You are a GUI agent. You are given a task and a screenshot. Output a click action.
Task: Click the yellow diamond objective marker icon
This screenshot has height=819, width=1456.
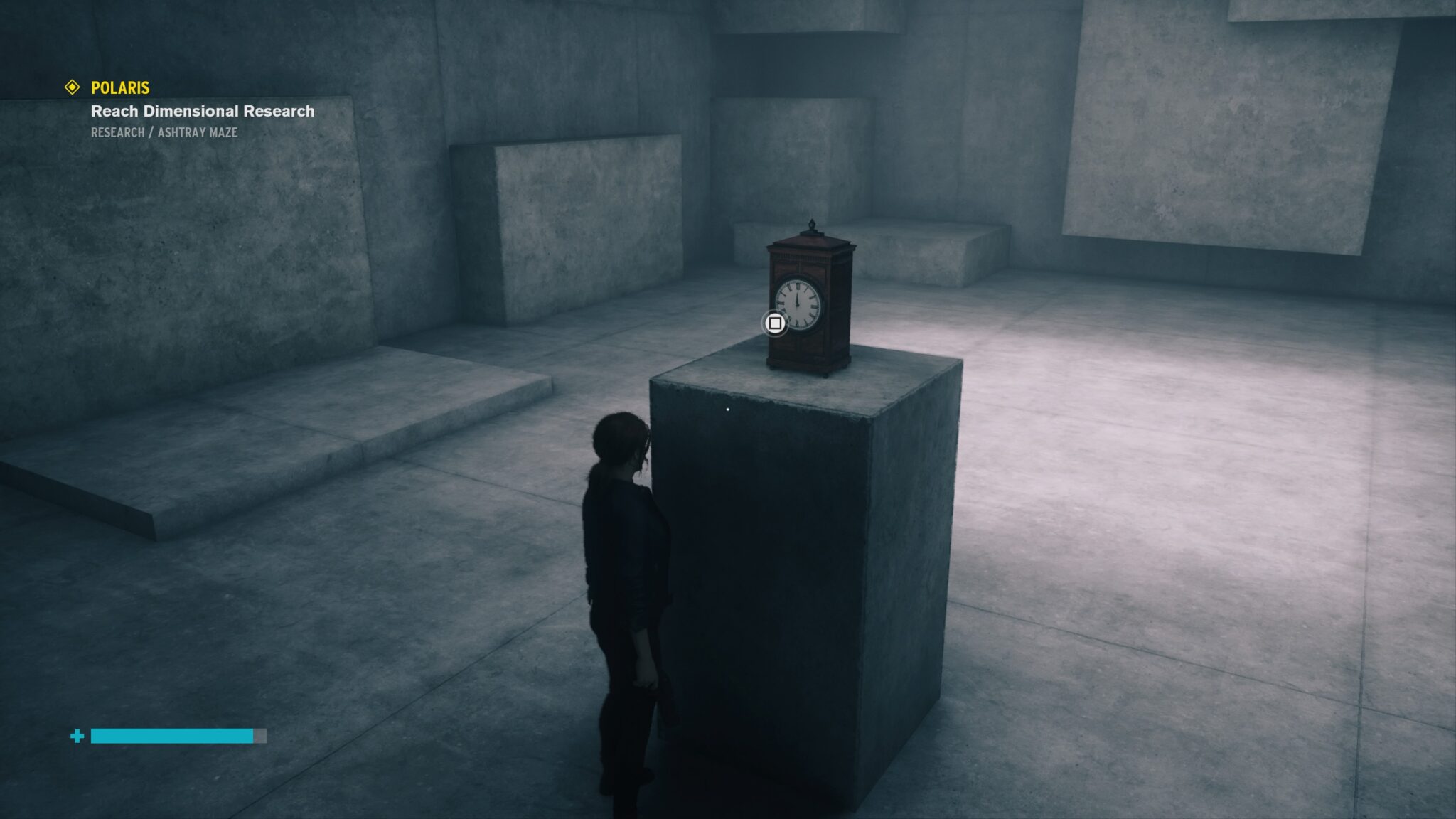point(72,88)
